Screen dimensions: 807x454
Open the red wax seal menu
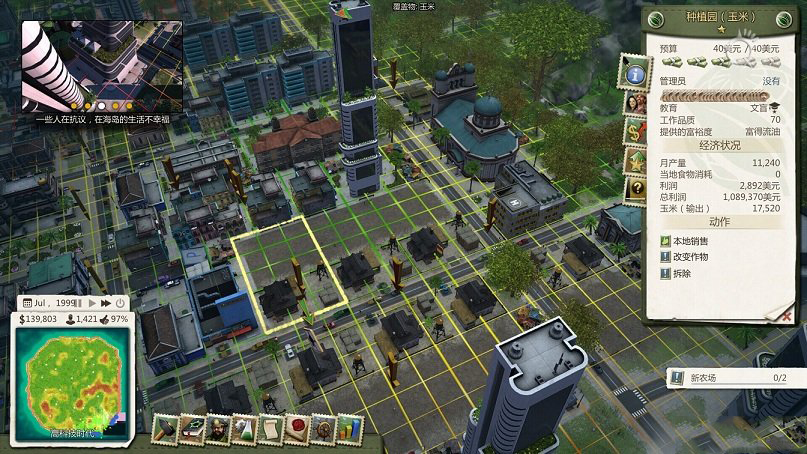click(x=295, y=430)
